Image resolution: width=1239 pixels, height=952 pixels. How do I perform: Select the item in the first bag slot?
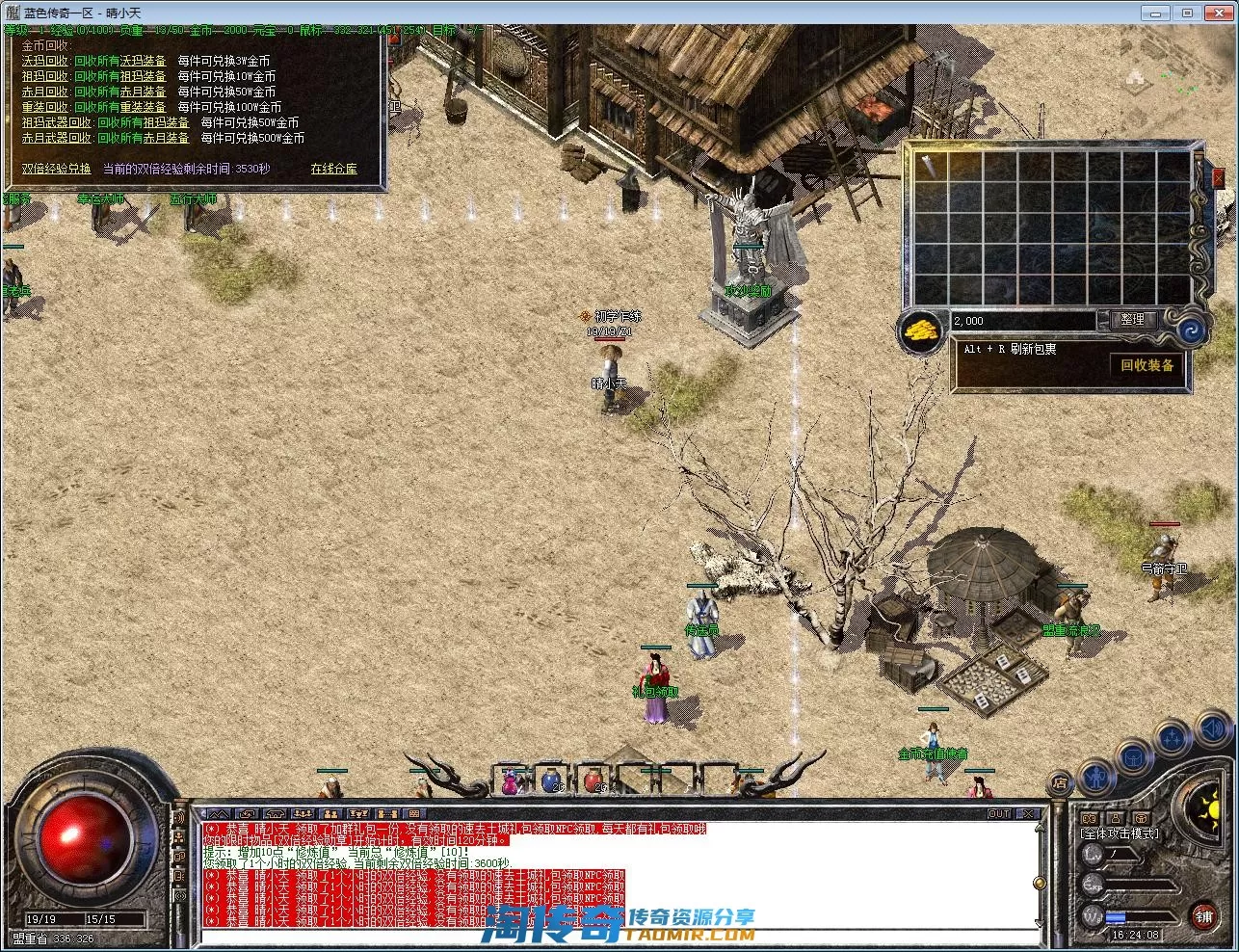(x=931, y=167)
